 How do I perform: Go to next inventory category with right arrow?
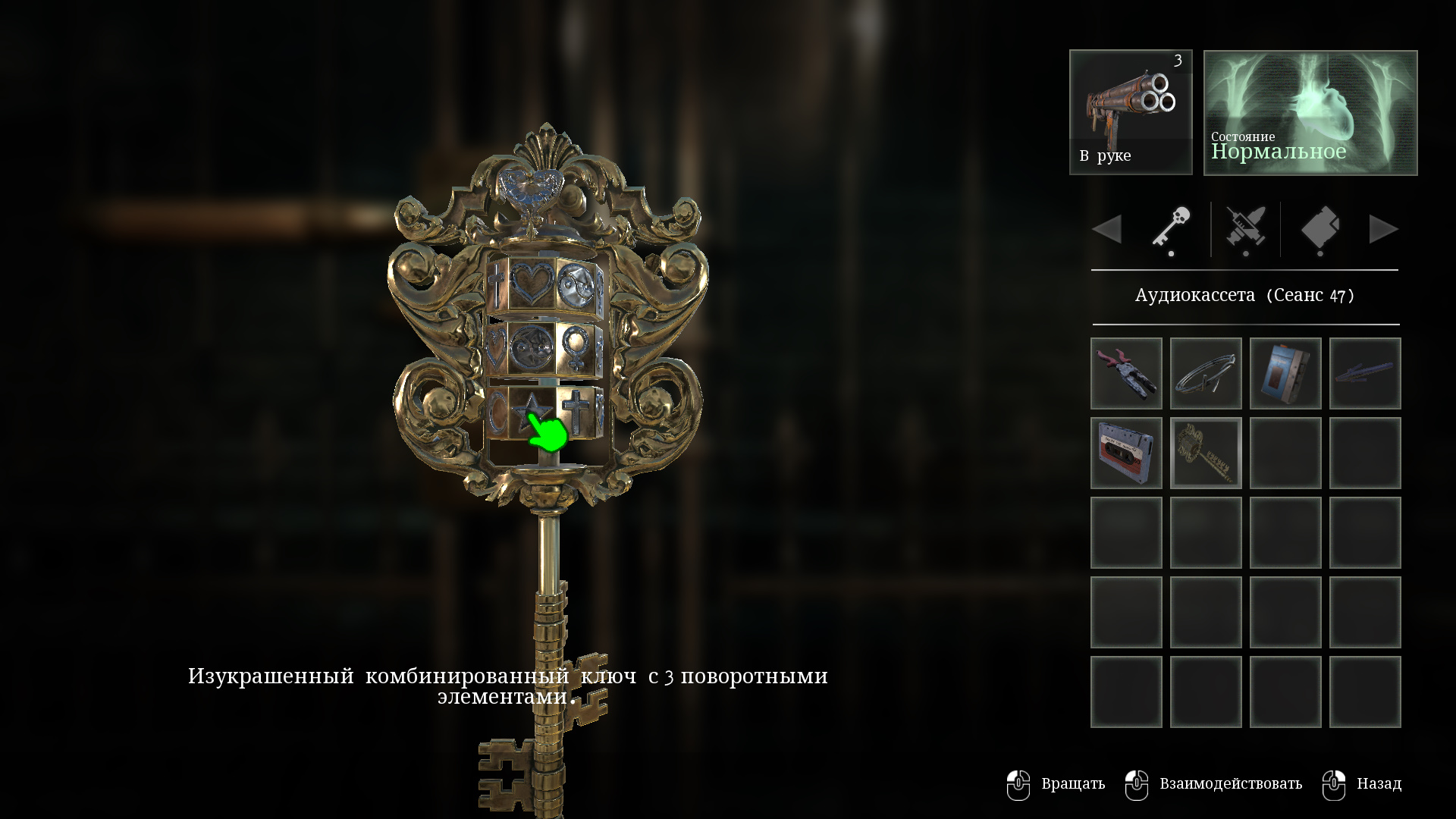click(1383, 229)
